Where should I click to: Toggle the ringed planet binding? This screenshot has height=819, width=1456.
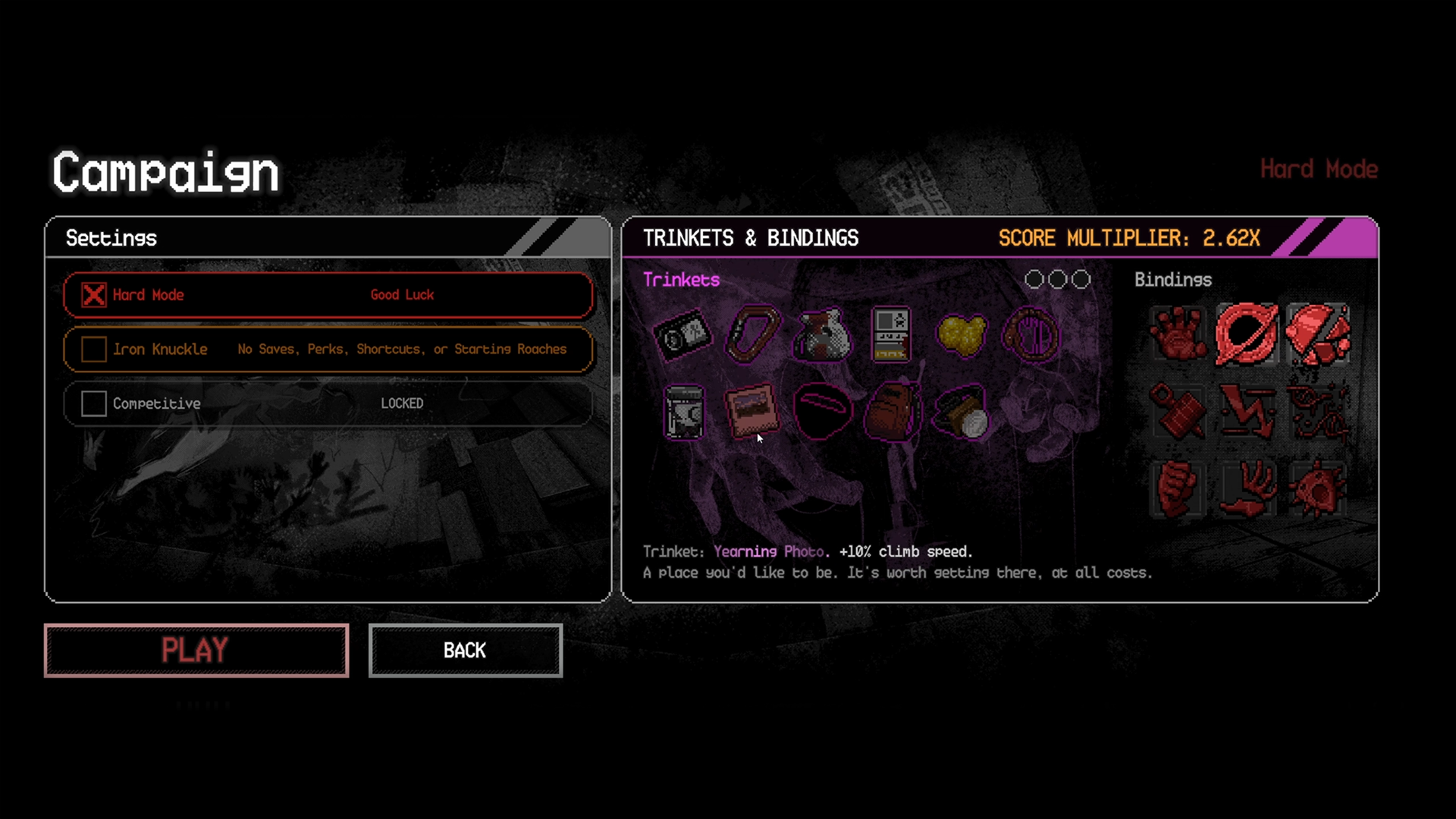tap(1247, 334)
